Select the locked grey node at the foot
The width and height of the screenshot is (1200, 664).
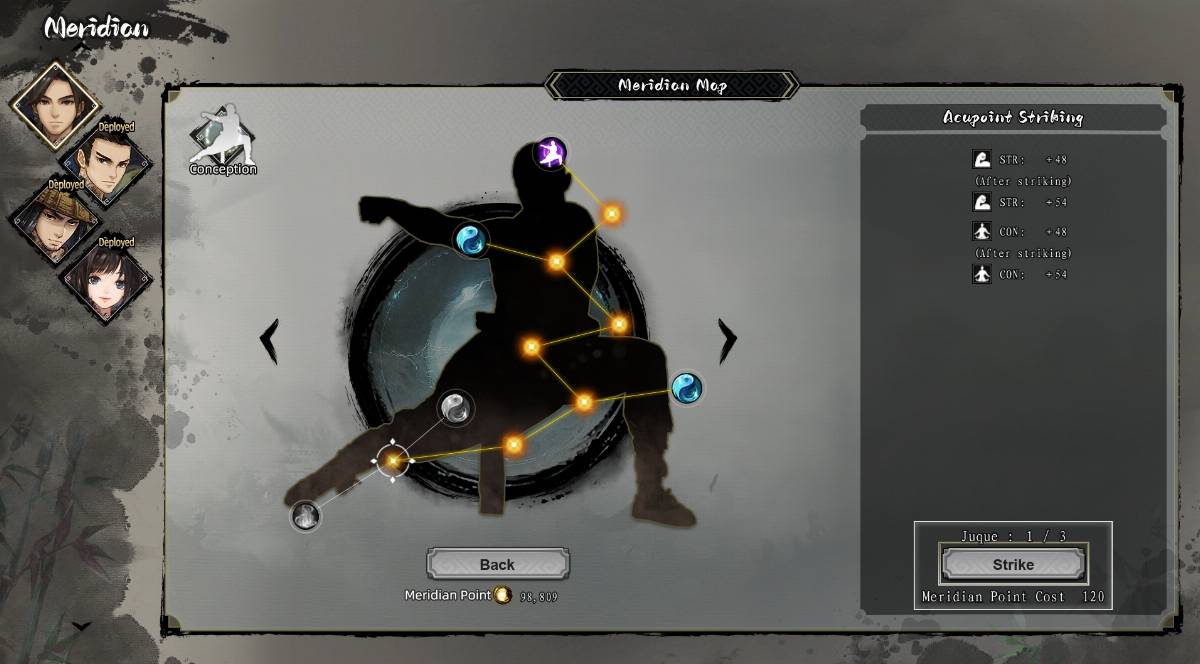[305, 516]
